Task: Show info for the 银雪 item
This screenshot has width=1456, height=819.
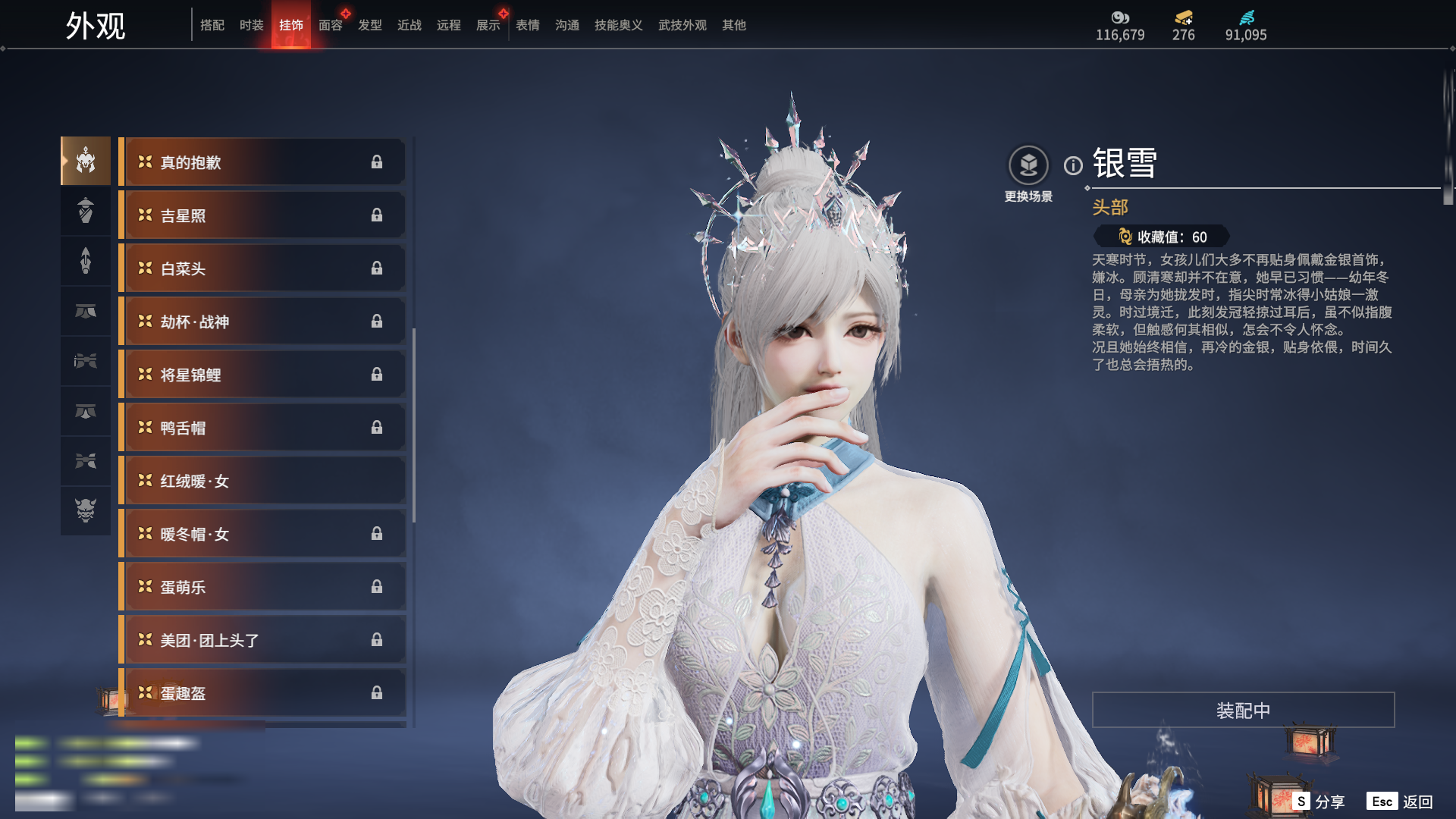Action: tap(1073, 165)
